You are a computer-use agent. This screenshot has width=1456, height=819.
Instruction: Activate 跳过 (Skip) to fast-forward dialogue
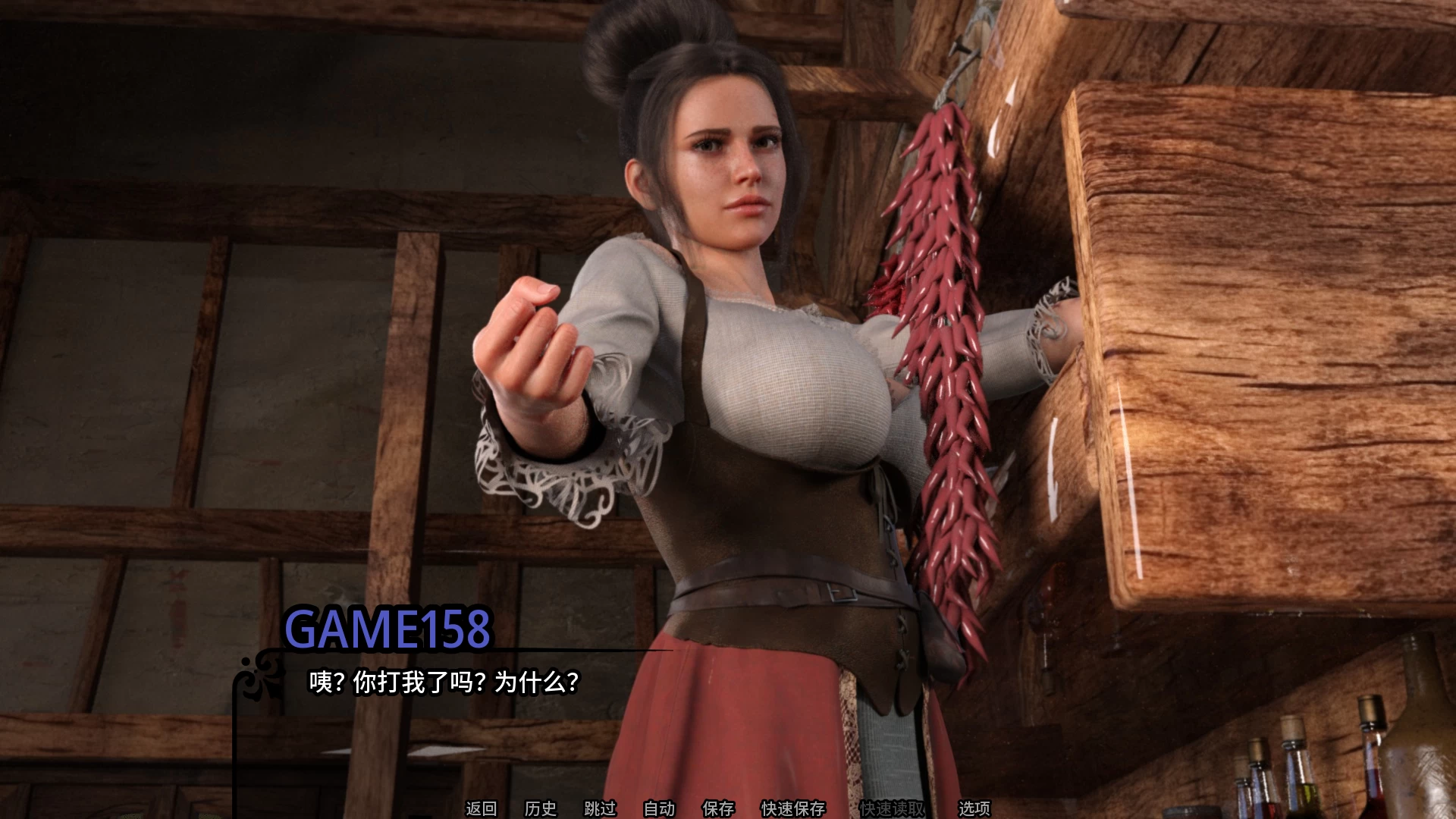coord(600,808)
